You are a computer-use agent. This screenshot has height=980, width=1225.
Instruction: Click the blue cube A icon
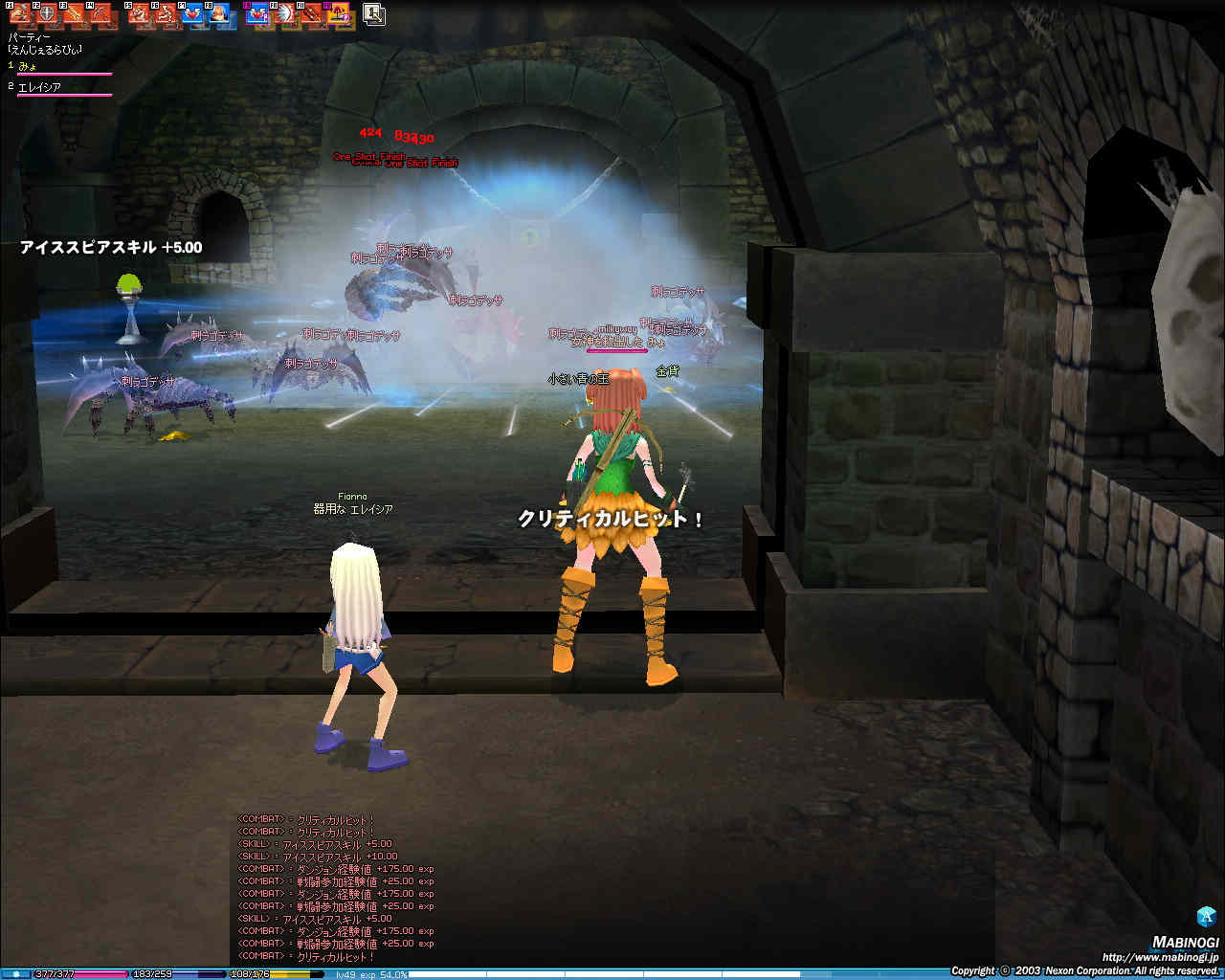coord(1206,916)
